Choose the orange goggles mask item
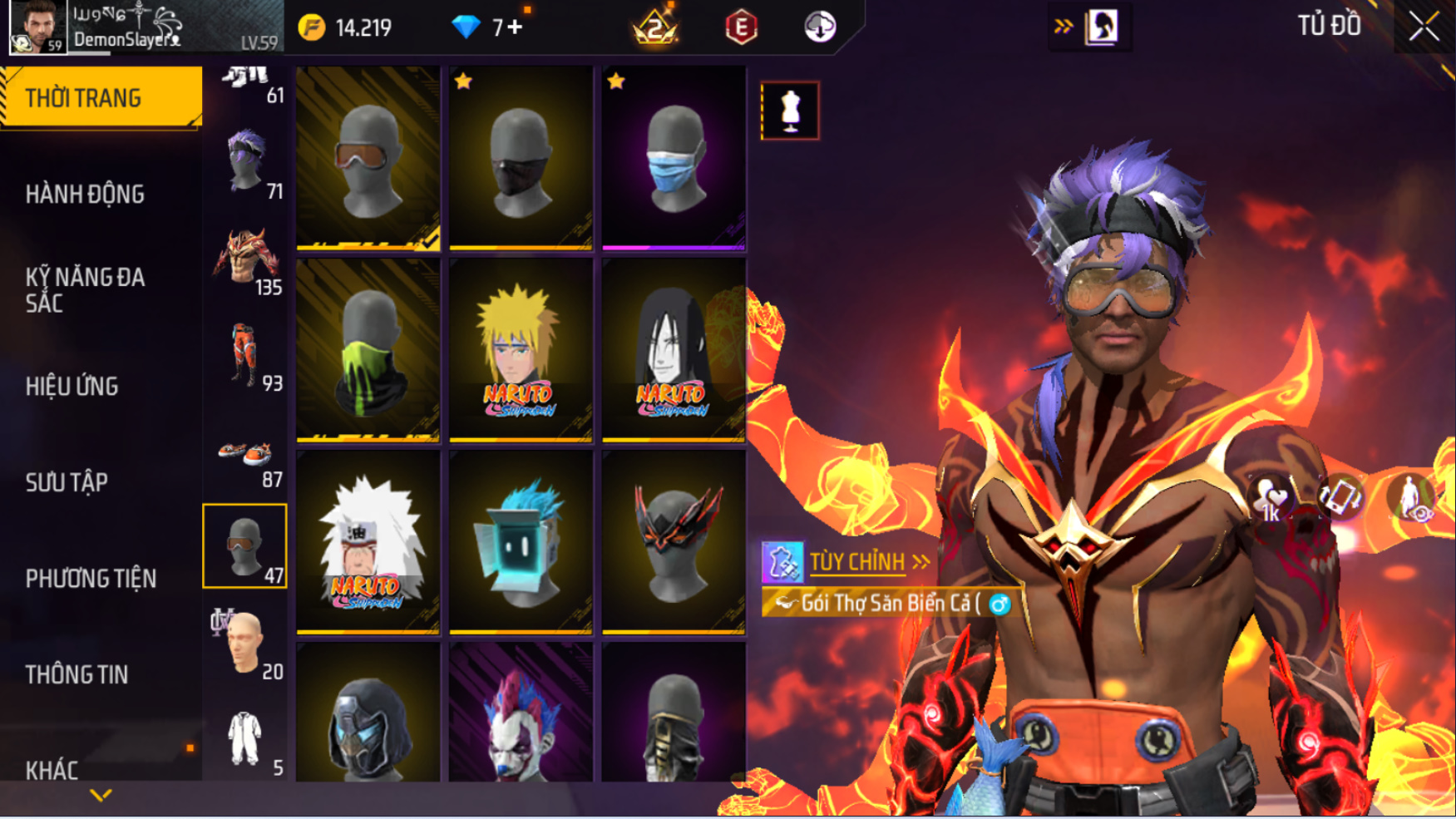This screenshot has height=819, width=1456. 368,158
